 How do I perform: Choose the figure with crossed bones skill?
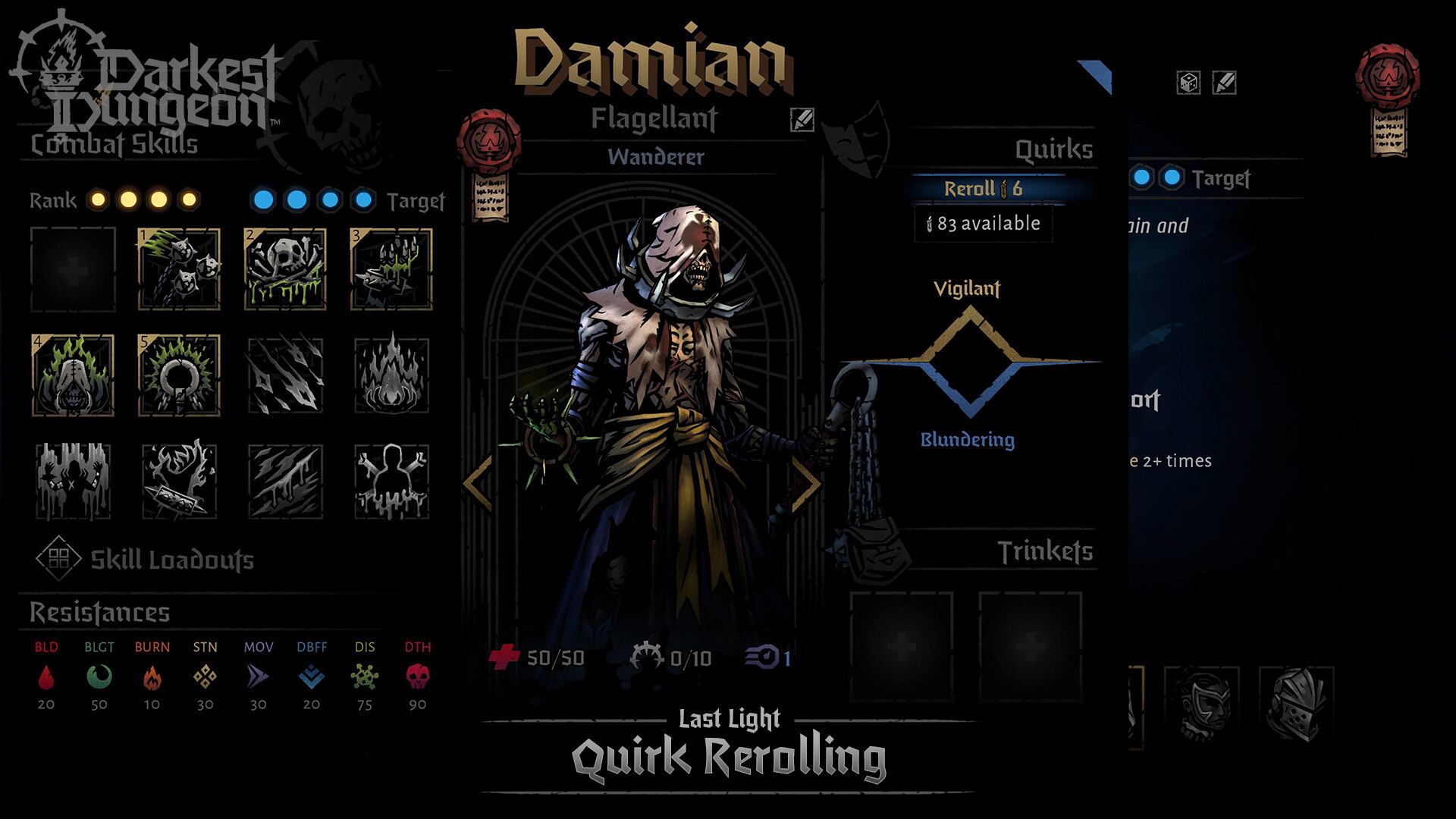click(x=391, y=482)
